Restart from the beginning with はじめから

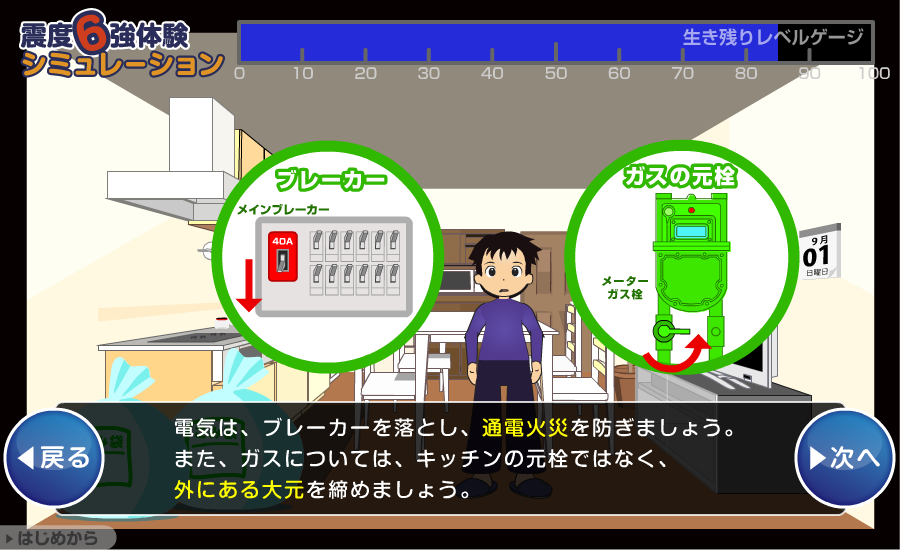[x=57, y=538]
